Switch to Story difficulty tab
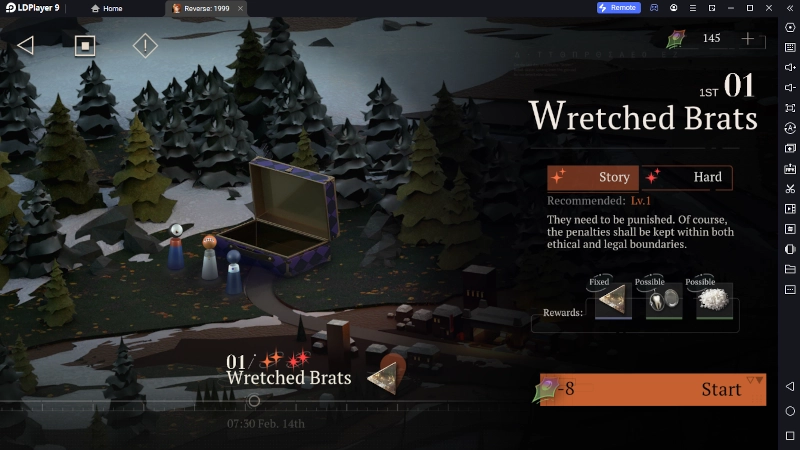The image size is (800, 450). (x=594, y=178)
